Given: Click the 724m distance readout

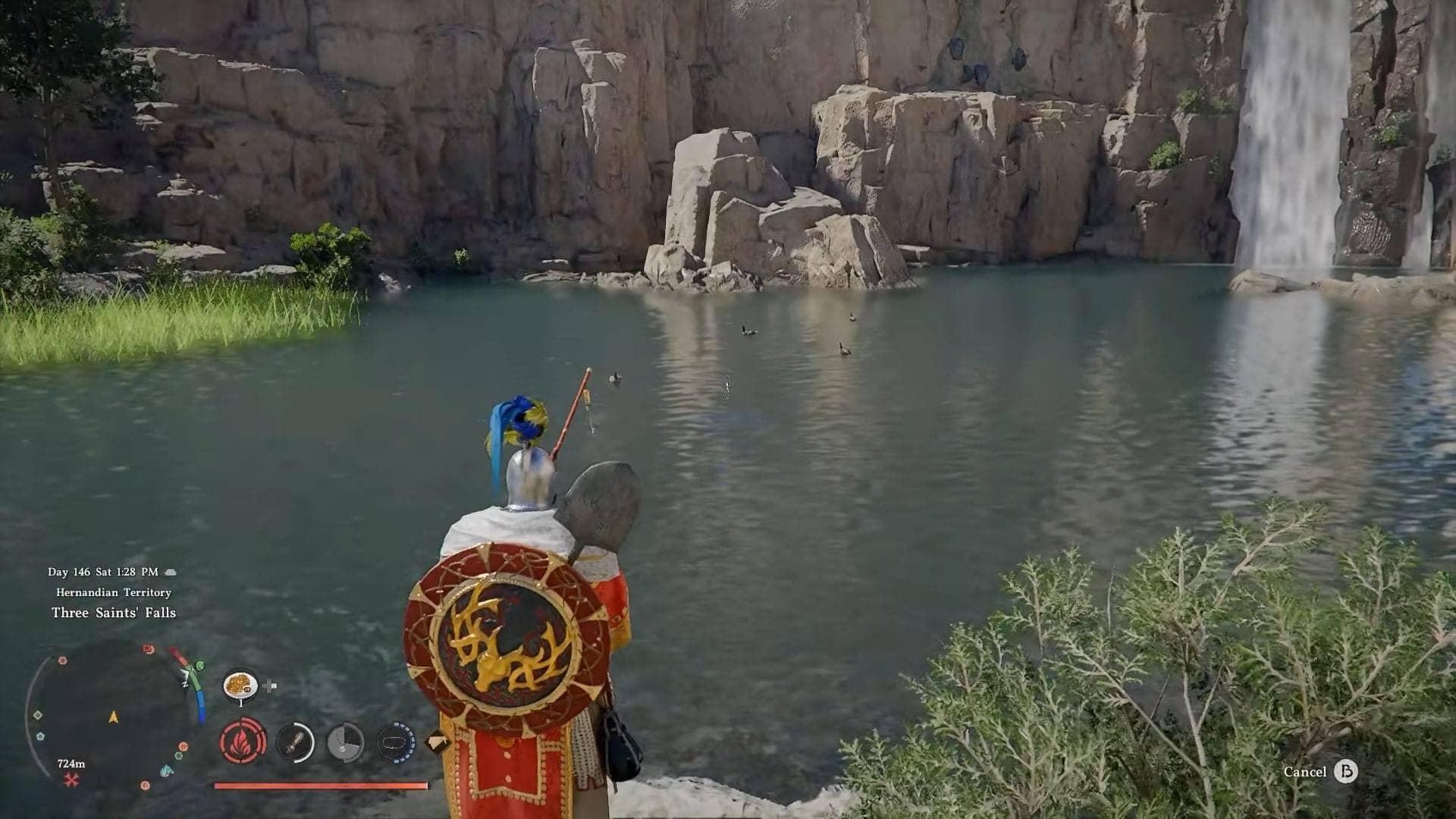Looking at the screenshot, I should (71, 764).
